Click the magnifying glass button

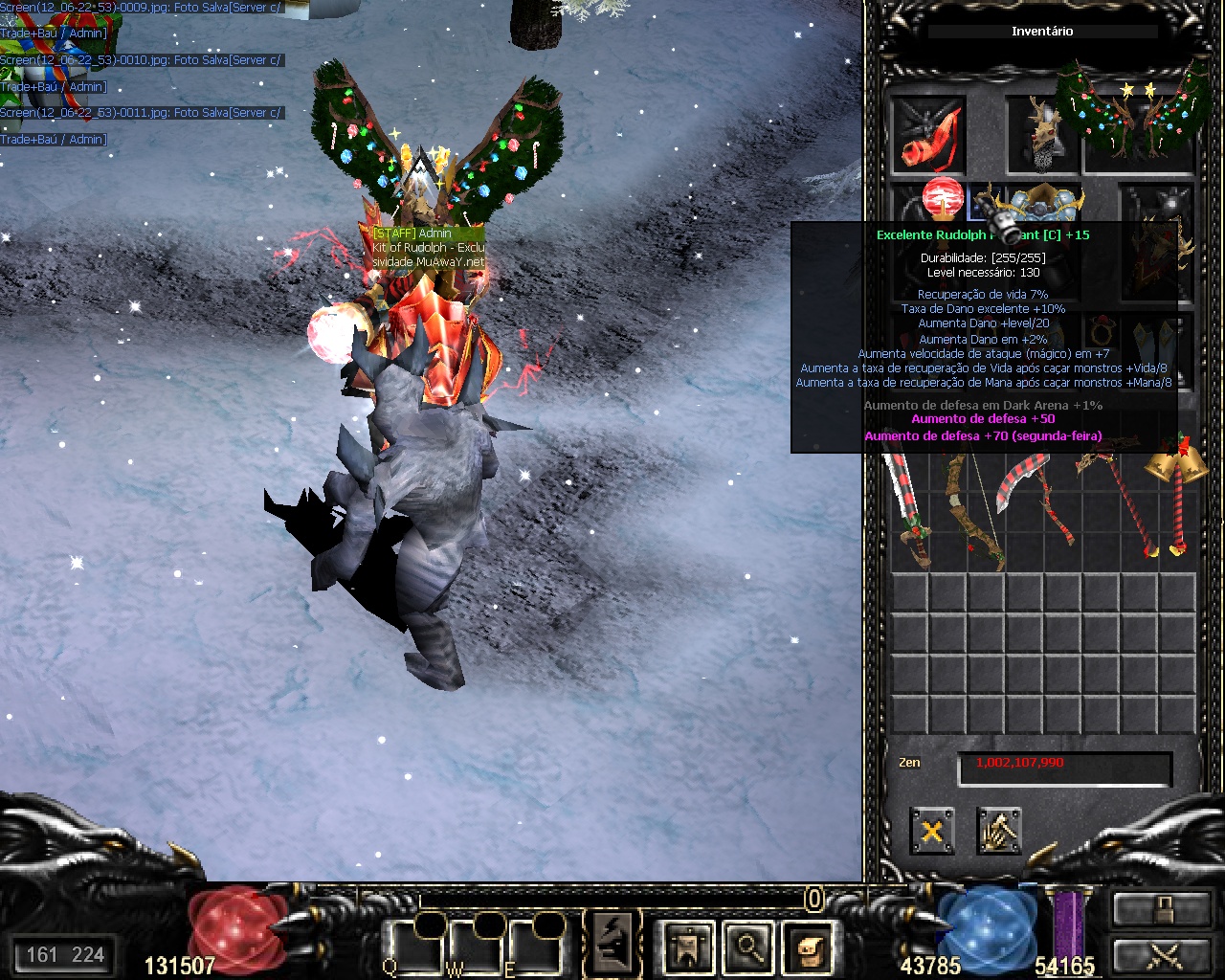[x=748, y=947]
